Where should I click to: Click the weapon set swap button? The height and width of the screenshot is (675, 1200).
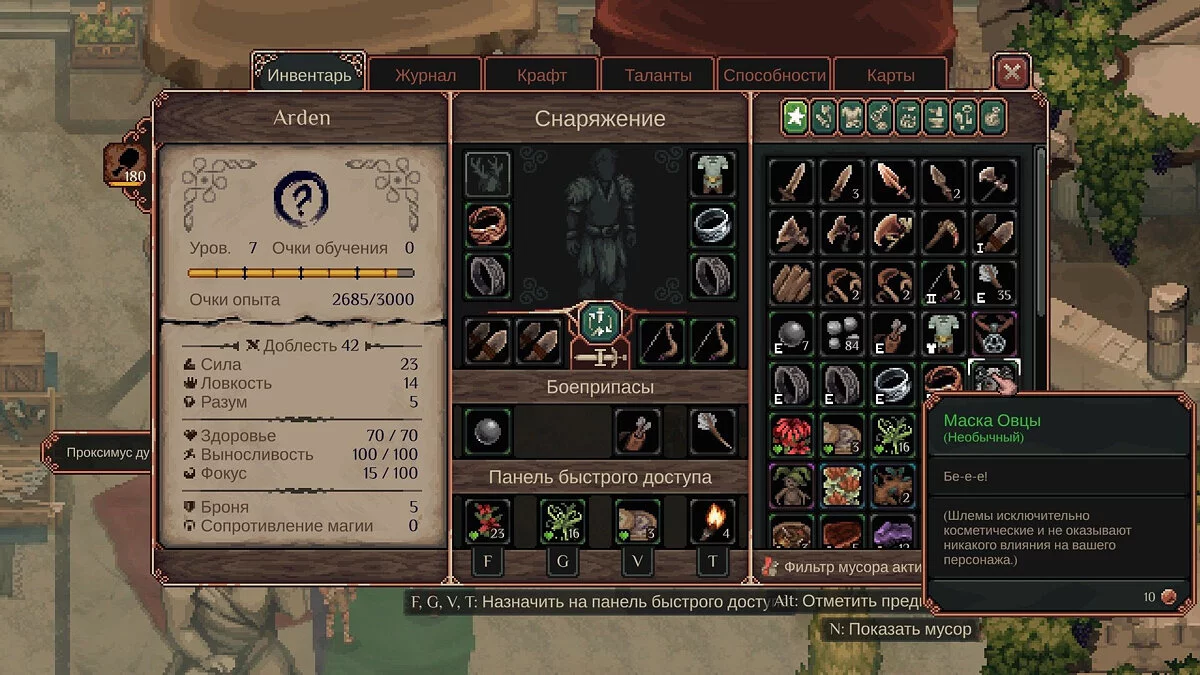(601, 322)
